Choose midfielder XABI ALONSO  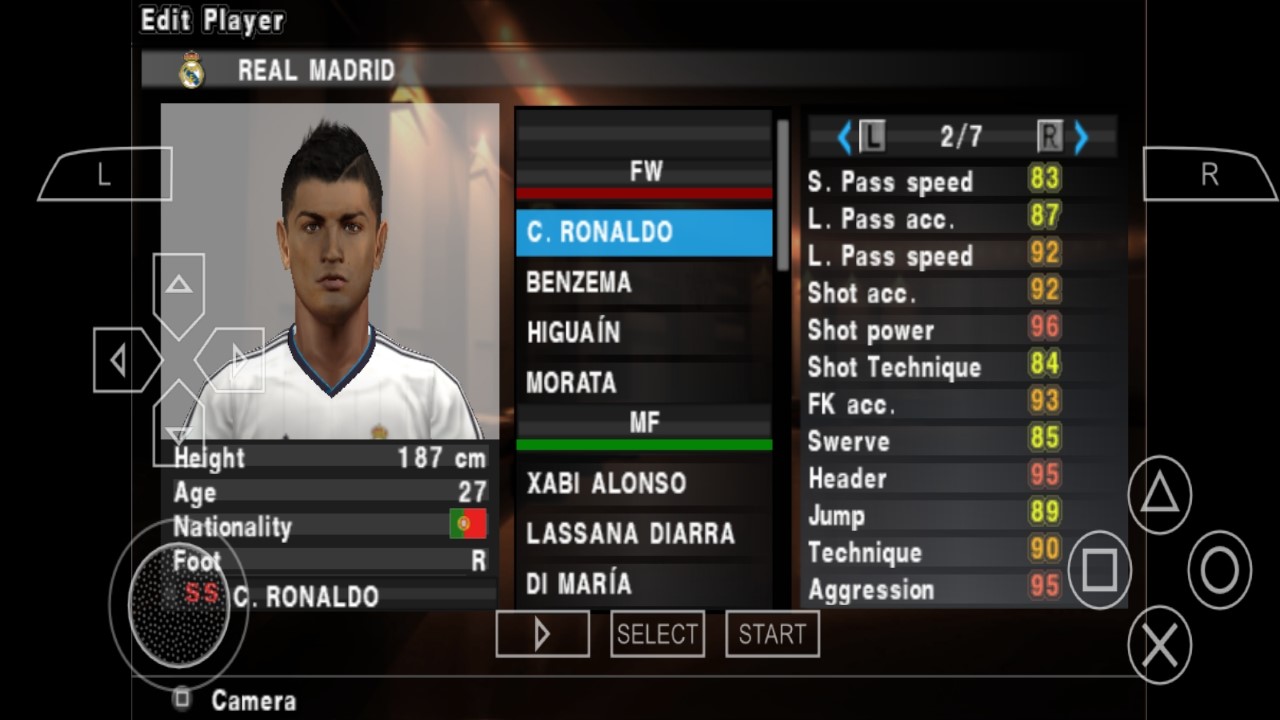coord(644,484)
